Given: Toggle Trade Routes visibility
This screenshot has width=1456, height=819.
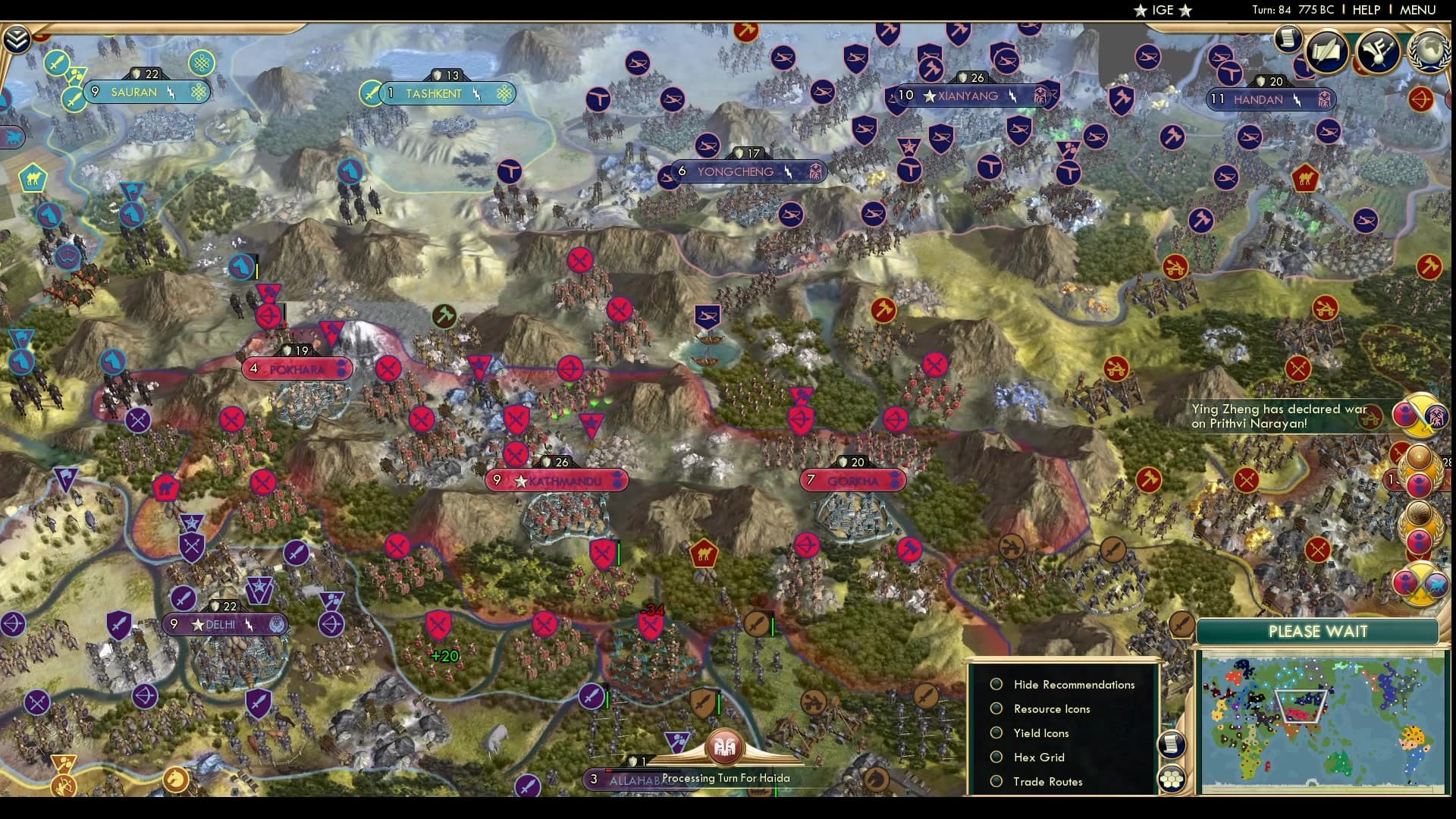Looking at the screenshot, I should [x=1048, y=781].
